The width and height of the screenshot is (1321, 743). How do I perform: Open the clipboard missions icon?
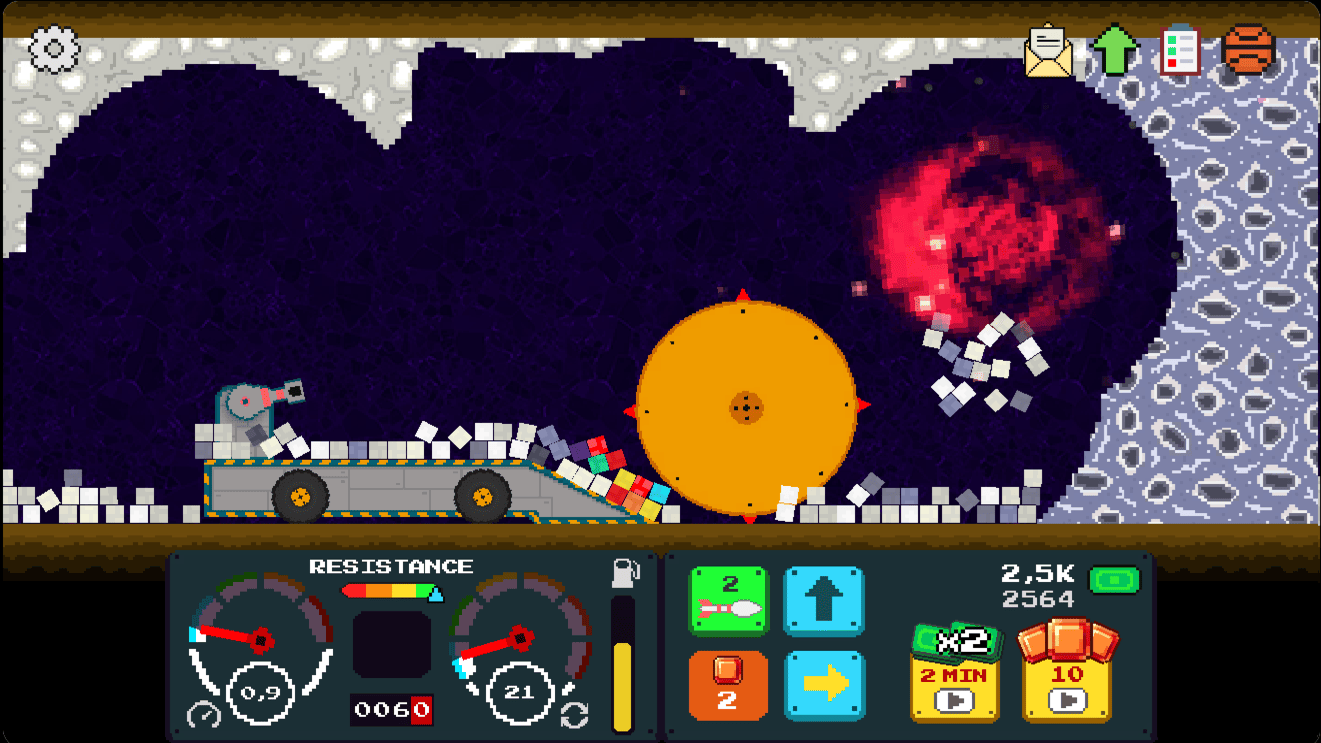coord(1183,51)
